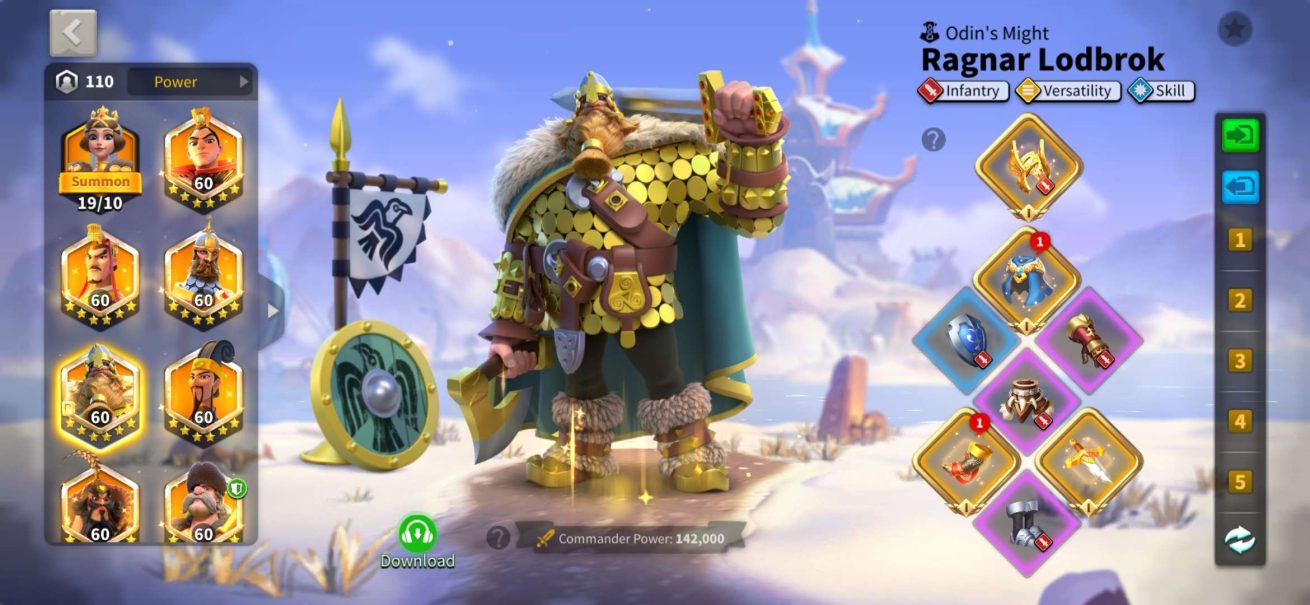Select the Summon commander portrait
The image size is (1310, 605).
click(x=100, y=159)
